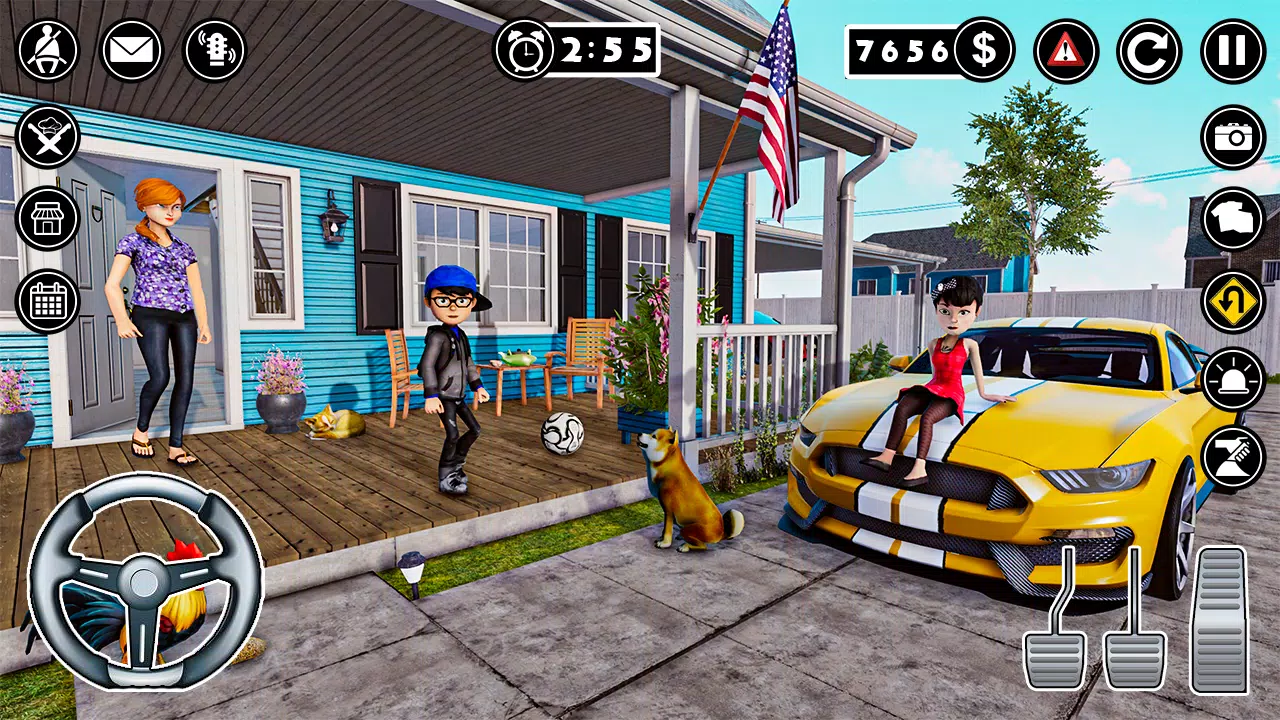Open the chef hat and knives icon
Screen dimensions: 1280x720
[47, 136]
